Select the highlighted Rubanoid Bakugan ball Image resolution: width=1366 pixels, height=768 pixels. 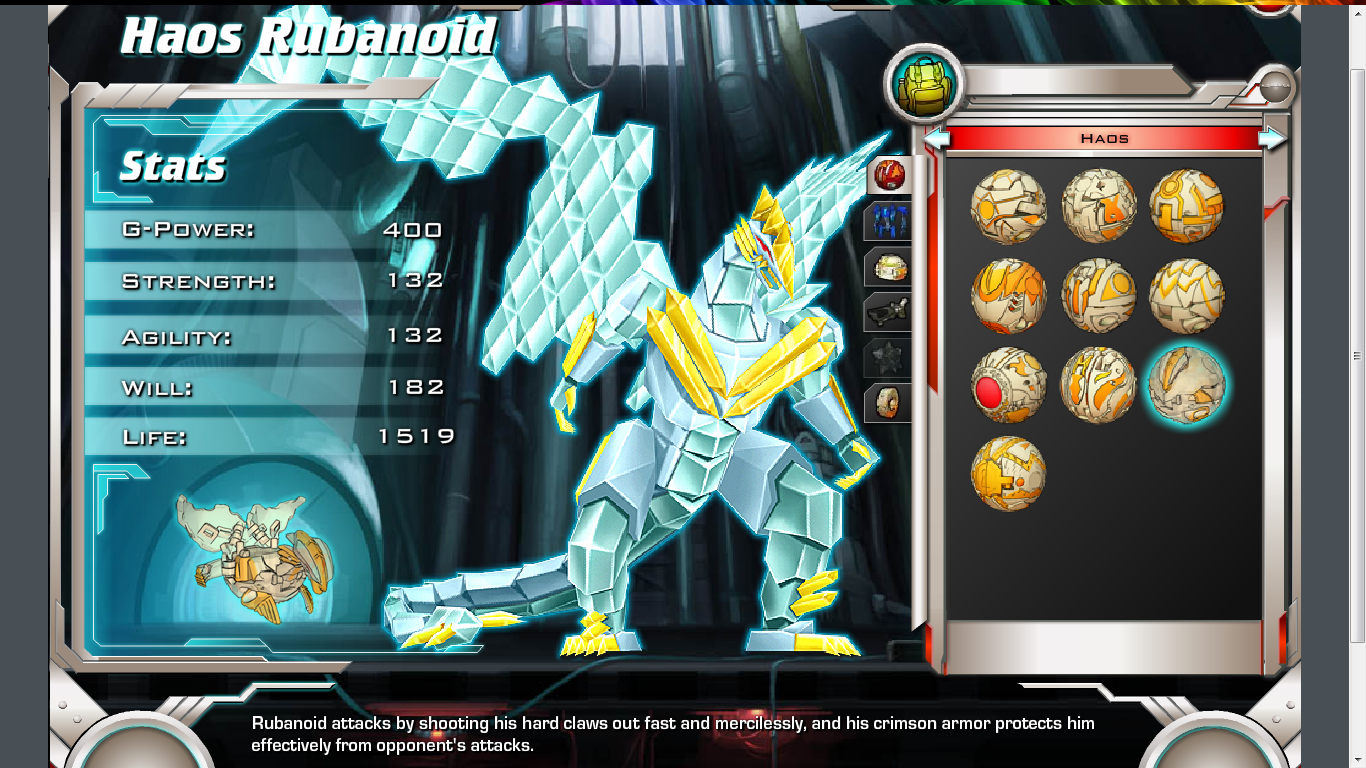pos(1186,384)
